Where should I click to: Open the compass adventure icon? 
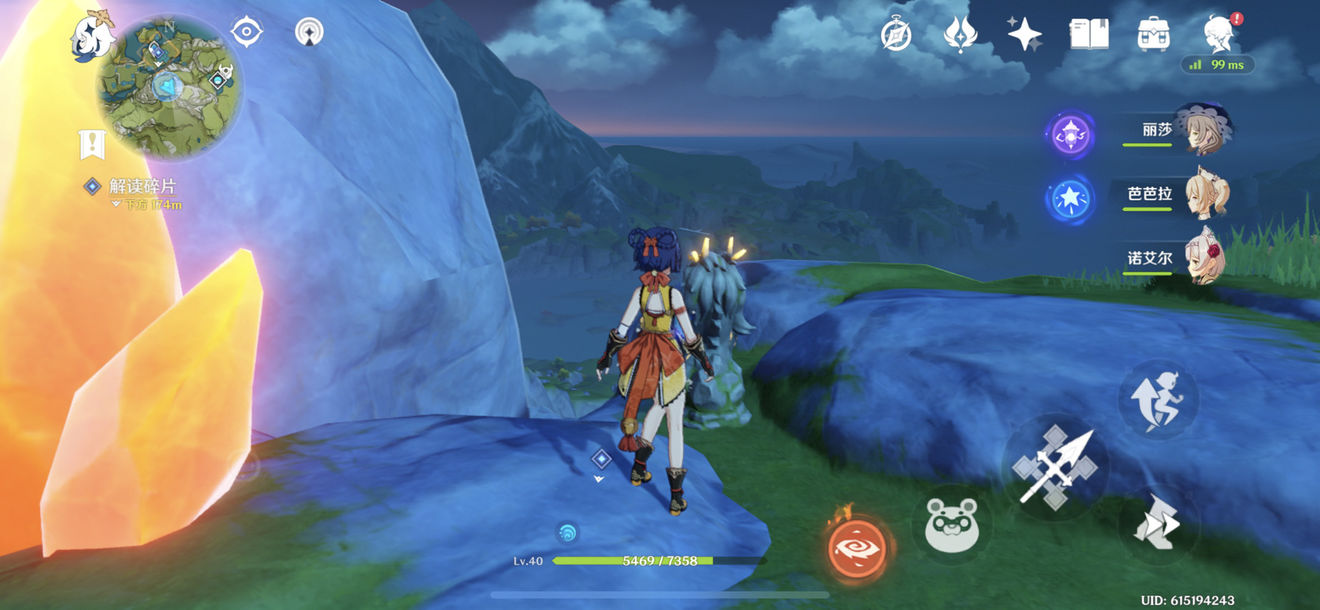[x=895, y=34]
